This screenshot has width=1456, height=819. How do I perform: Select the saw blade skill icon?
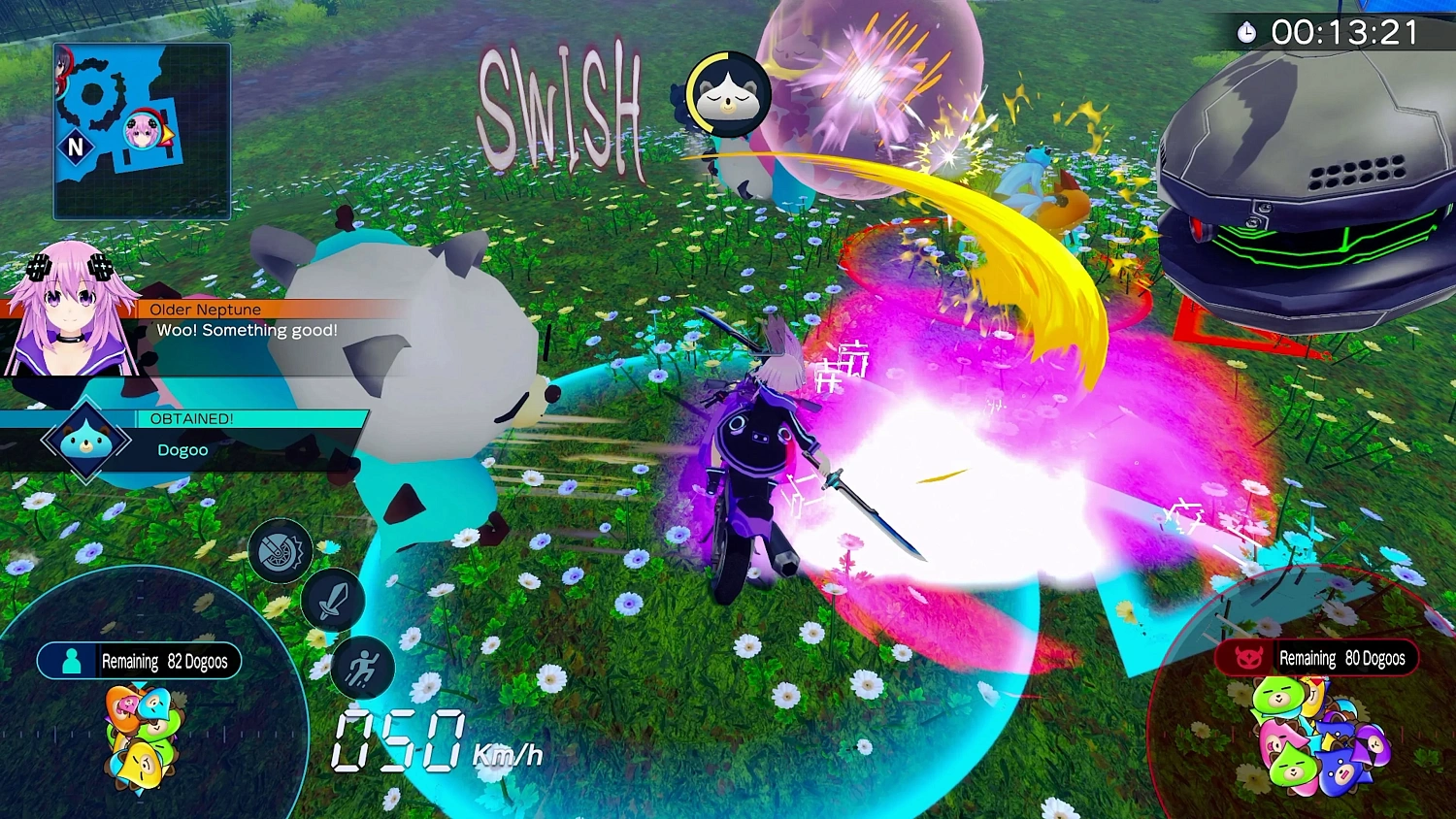pos(279,549)
